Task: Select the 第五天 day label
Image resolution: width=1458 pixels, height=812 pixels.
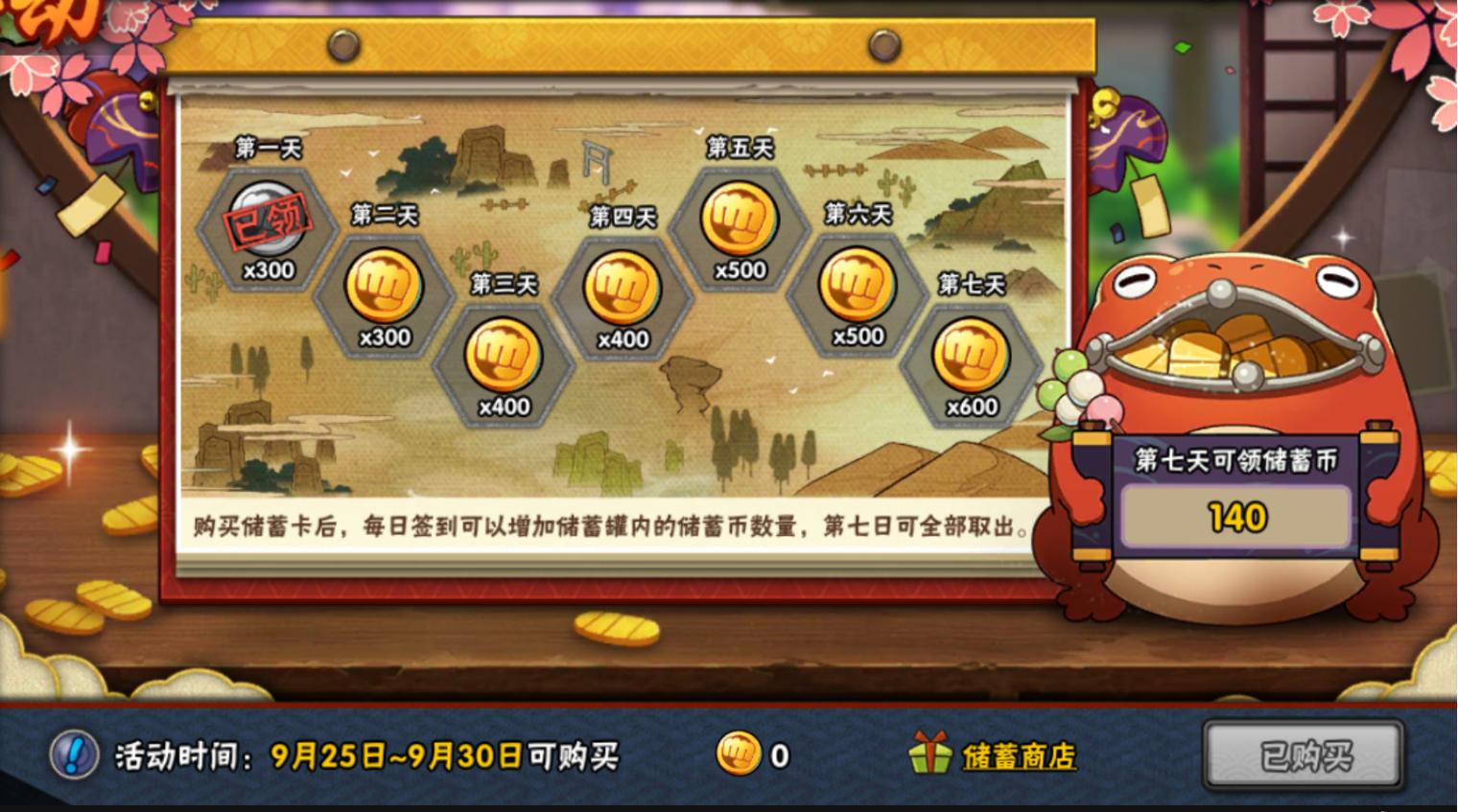Action: point(739,149)
